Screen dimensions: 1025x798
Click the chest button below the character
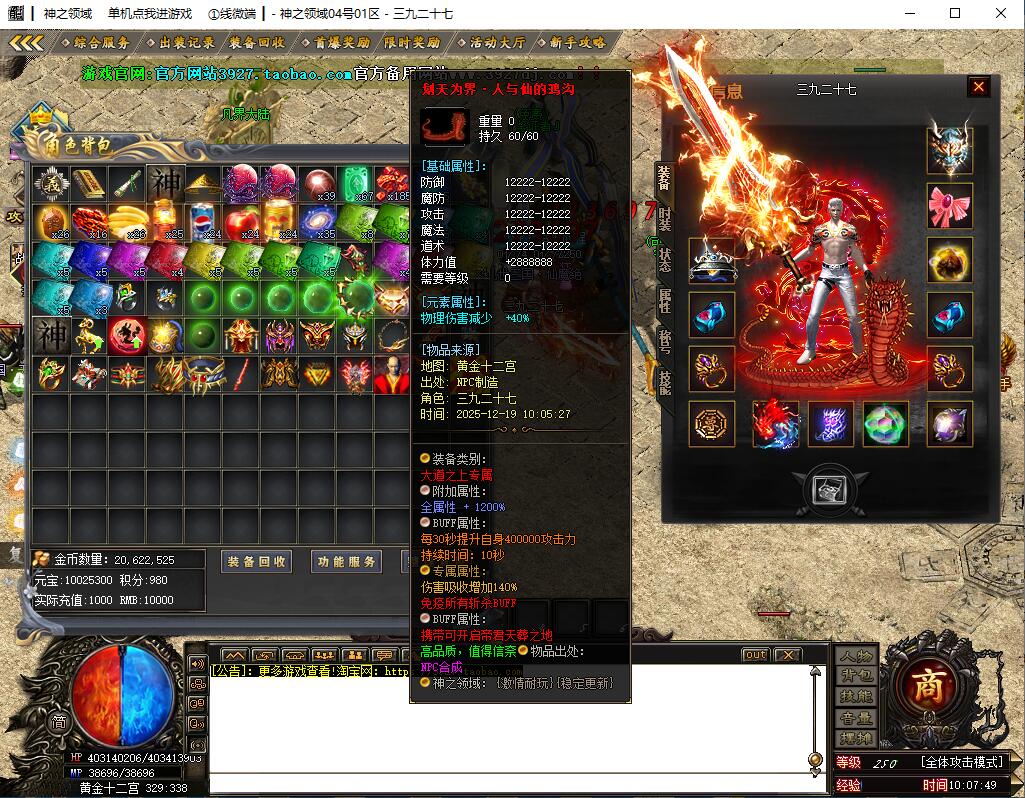point(824,488)
